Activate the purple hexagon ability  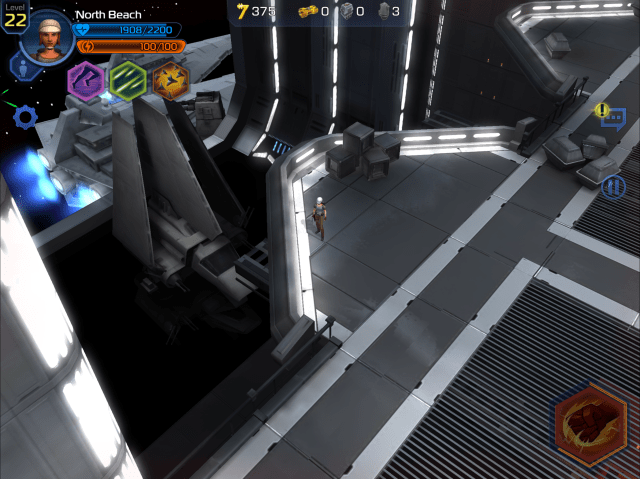click(85, 79)
